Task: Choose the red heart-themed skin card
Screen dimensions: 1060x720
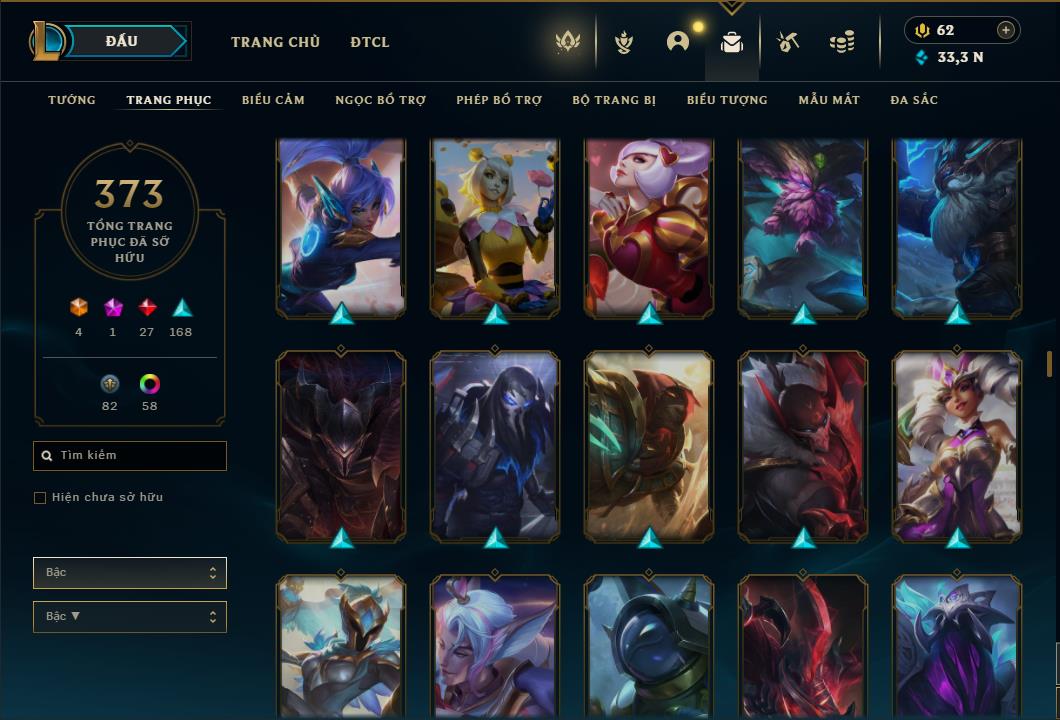Action: pos(649,228)
